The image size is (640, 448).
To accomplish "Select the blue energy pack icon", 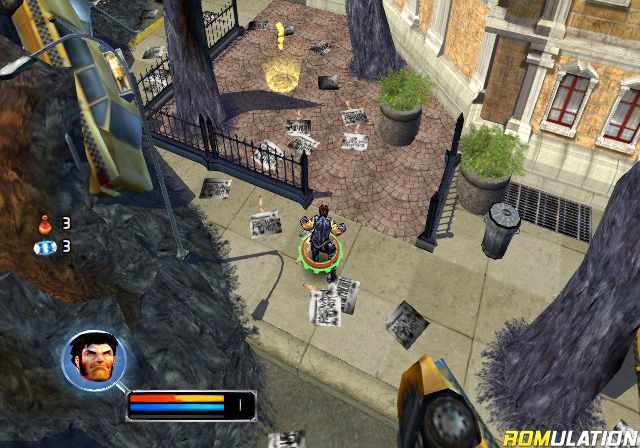I will (x=46, y=246).
